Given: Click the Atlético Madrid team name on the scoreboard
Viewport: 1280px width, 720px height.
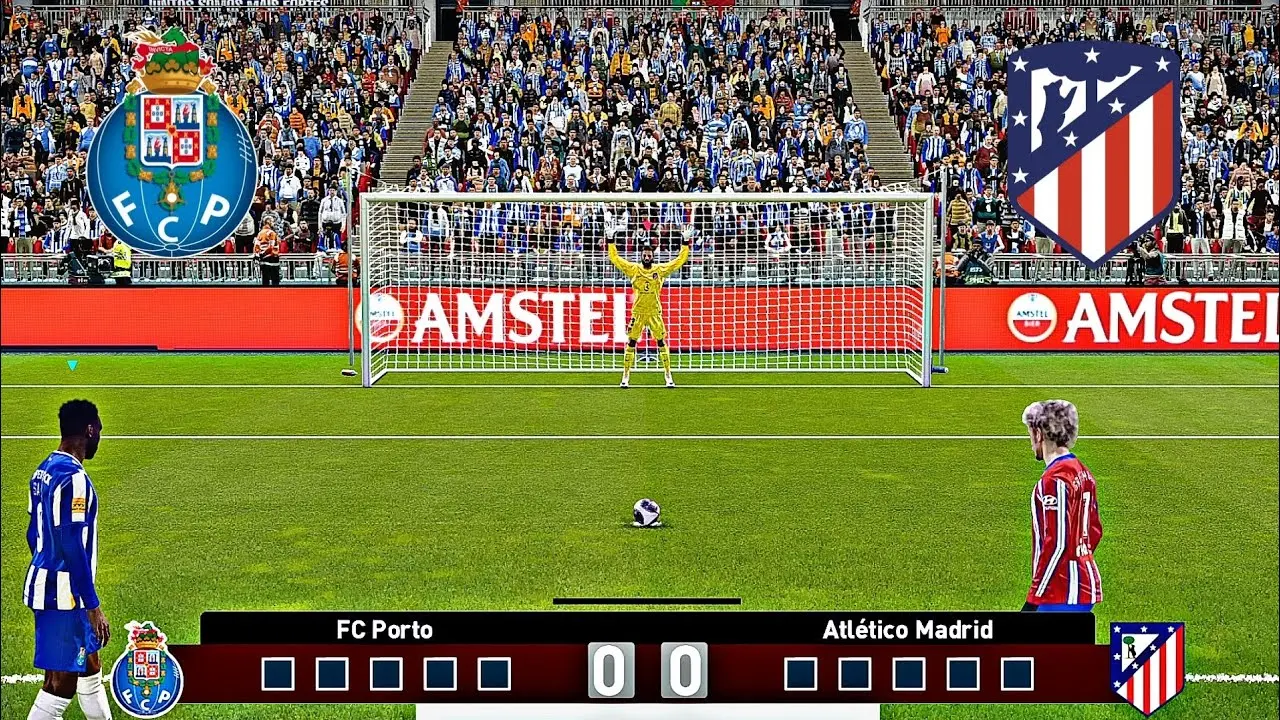Looking at the screenshot, I should [x=907, y=629].
